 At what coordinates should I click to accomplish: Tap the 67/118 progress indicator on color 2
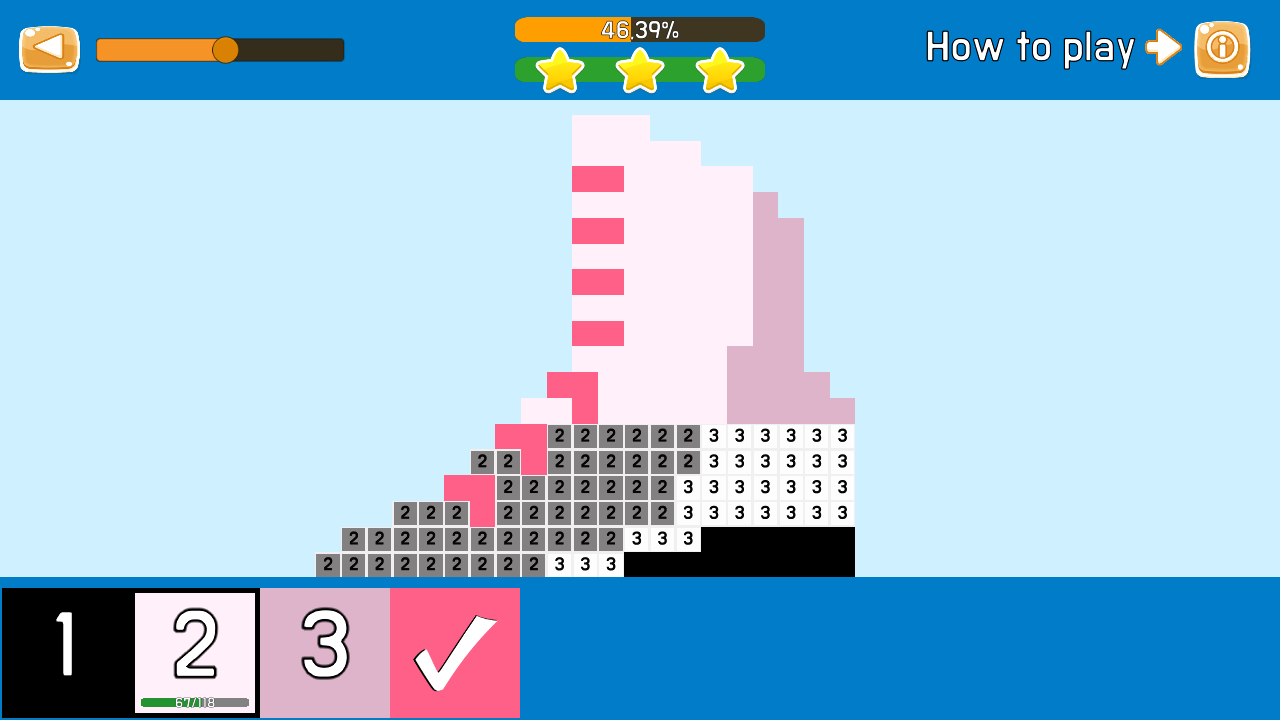coord(195,701)
